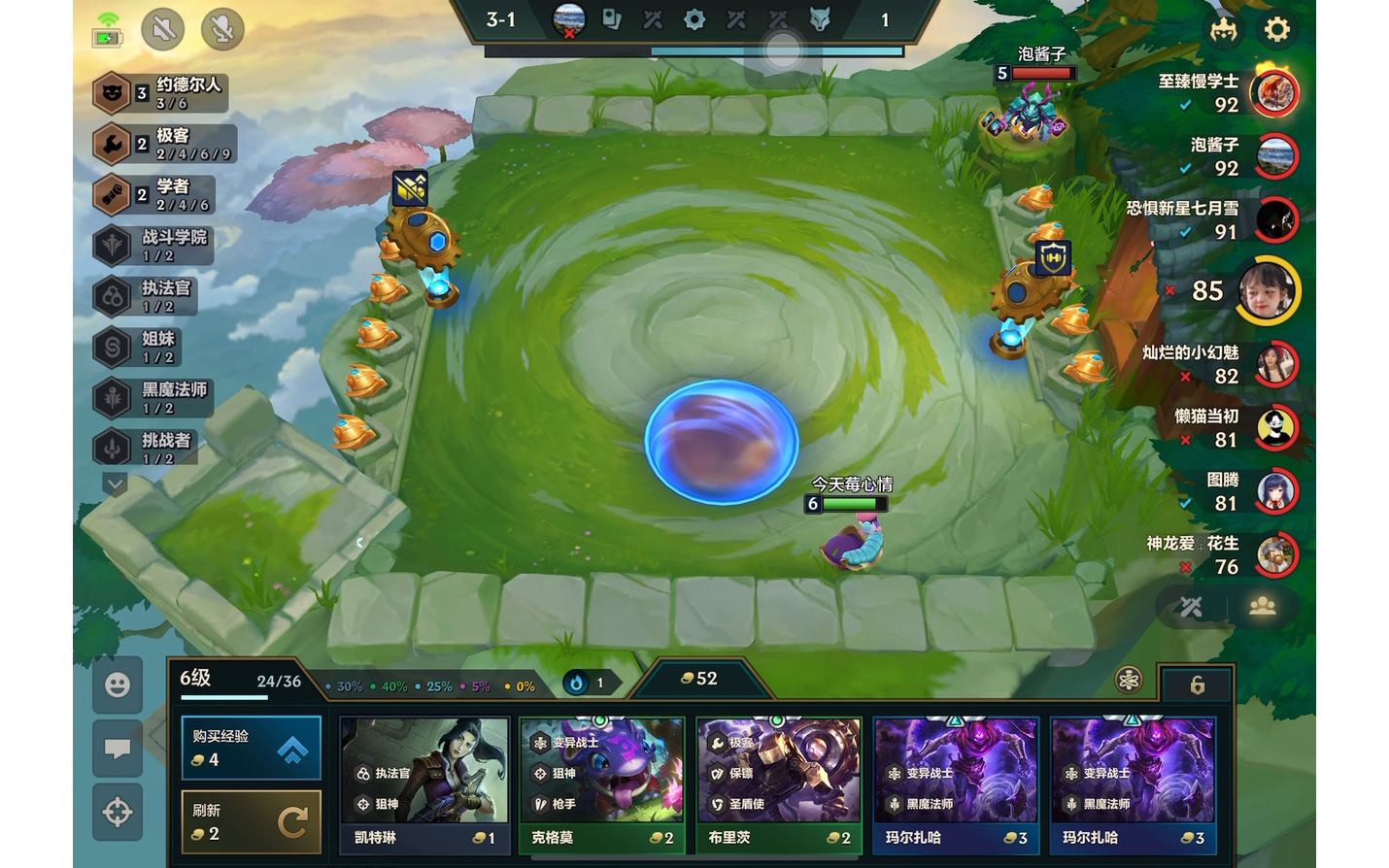Buy experience for 4 gold

tap(251, 748)
